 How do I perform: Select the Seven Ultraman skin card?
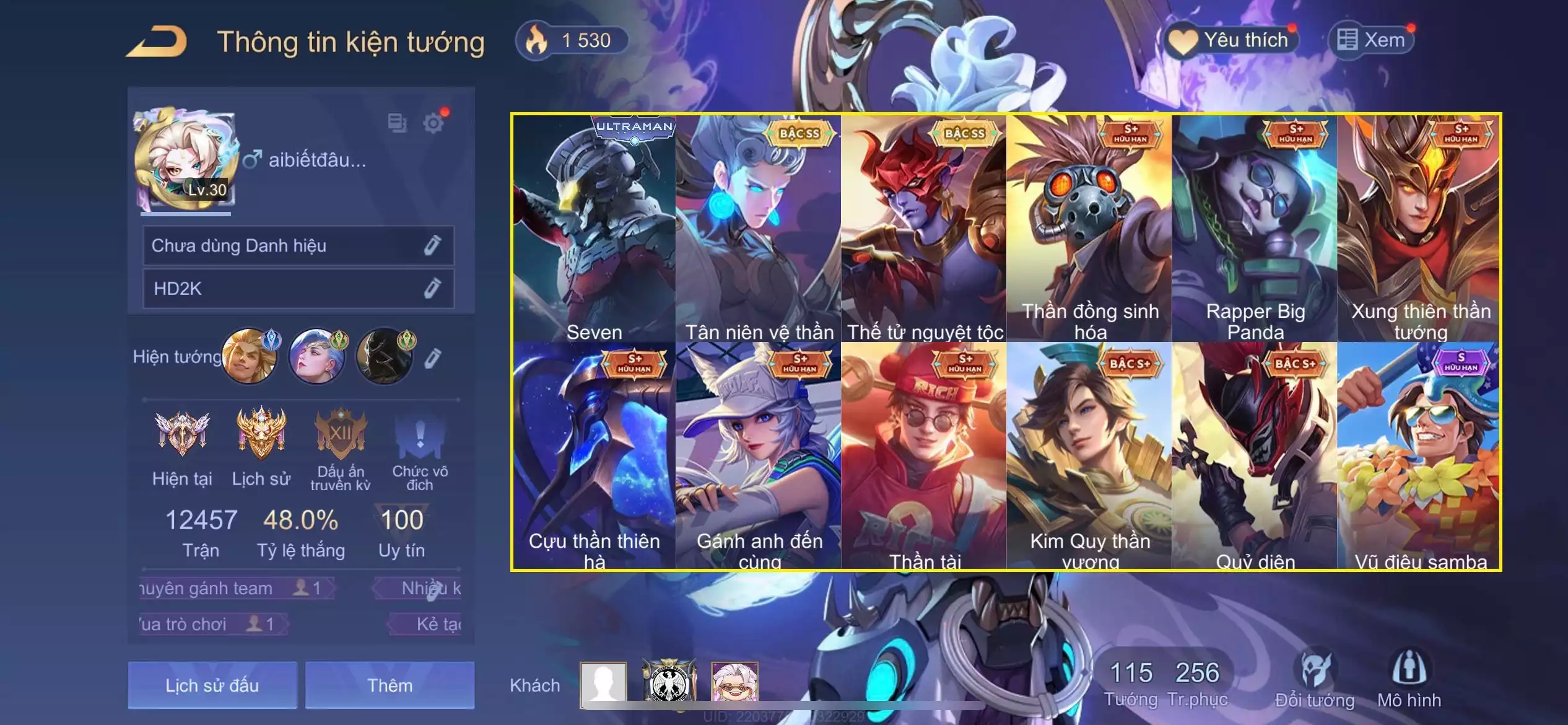[595, 228]
